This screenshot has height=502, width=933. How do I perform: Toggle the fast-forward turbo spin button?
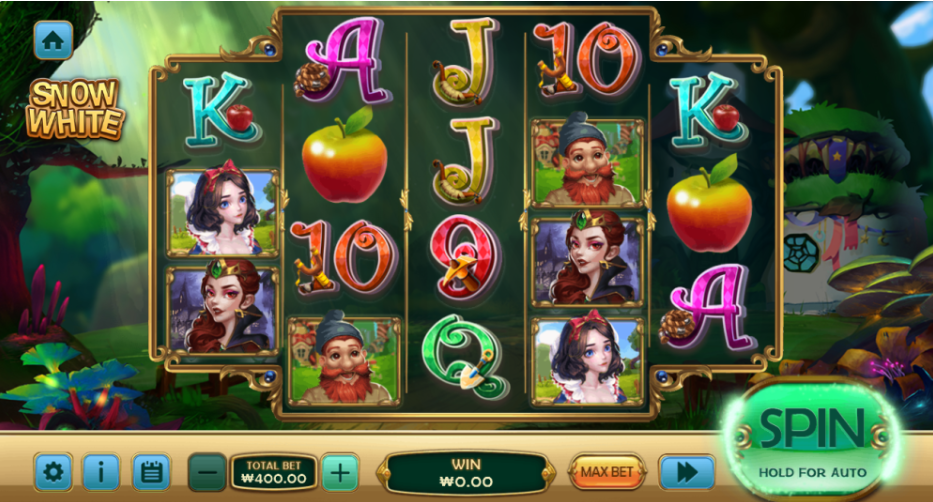[686, 471]
